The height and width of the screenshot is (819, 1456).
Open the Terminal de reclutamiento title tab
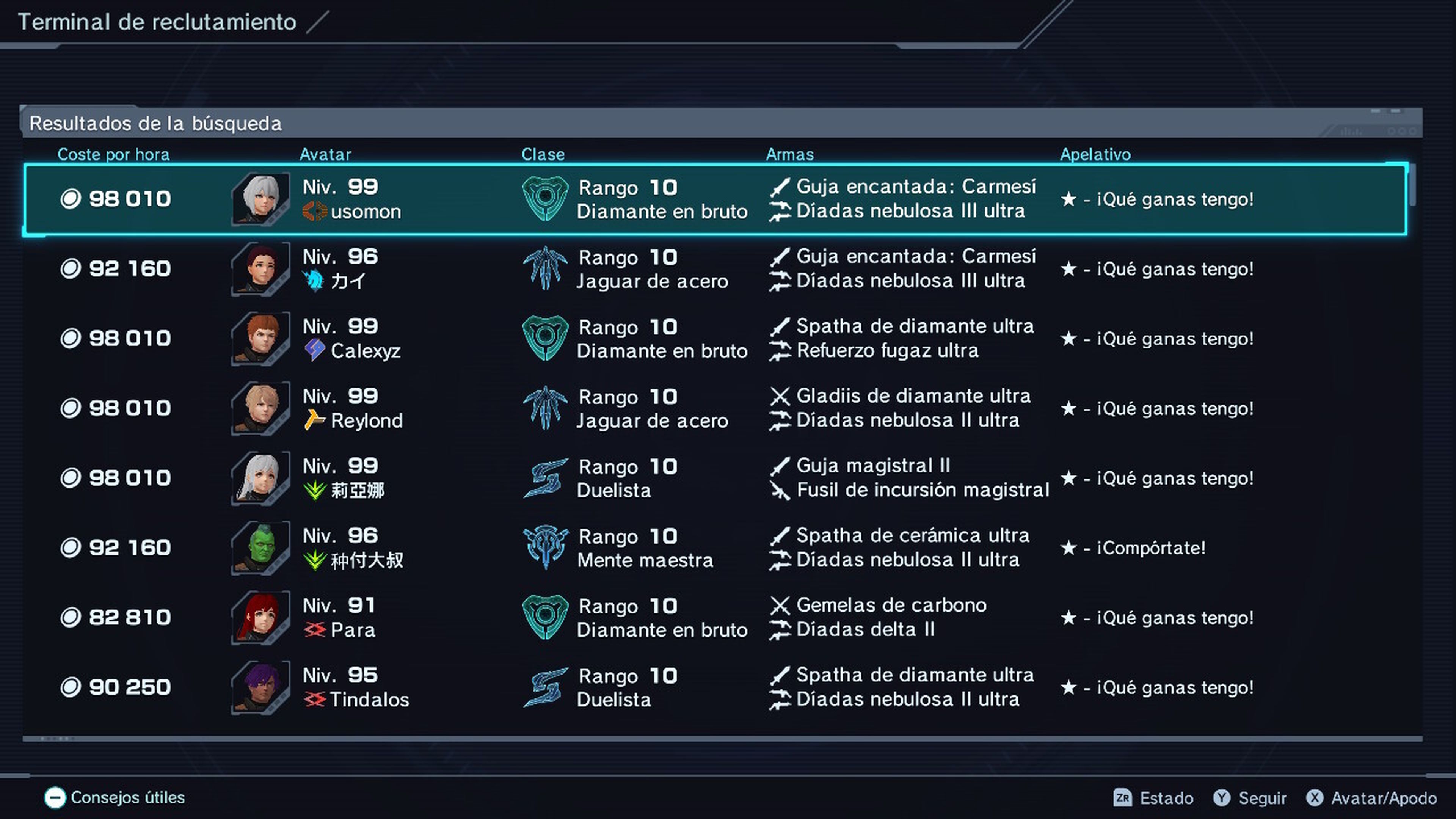157,22
